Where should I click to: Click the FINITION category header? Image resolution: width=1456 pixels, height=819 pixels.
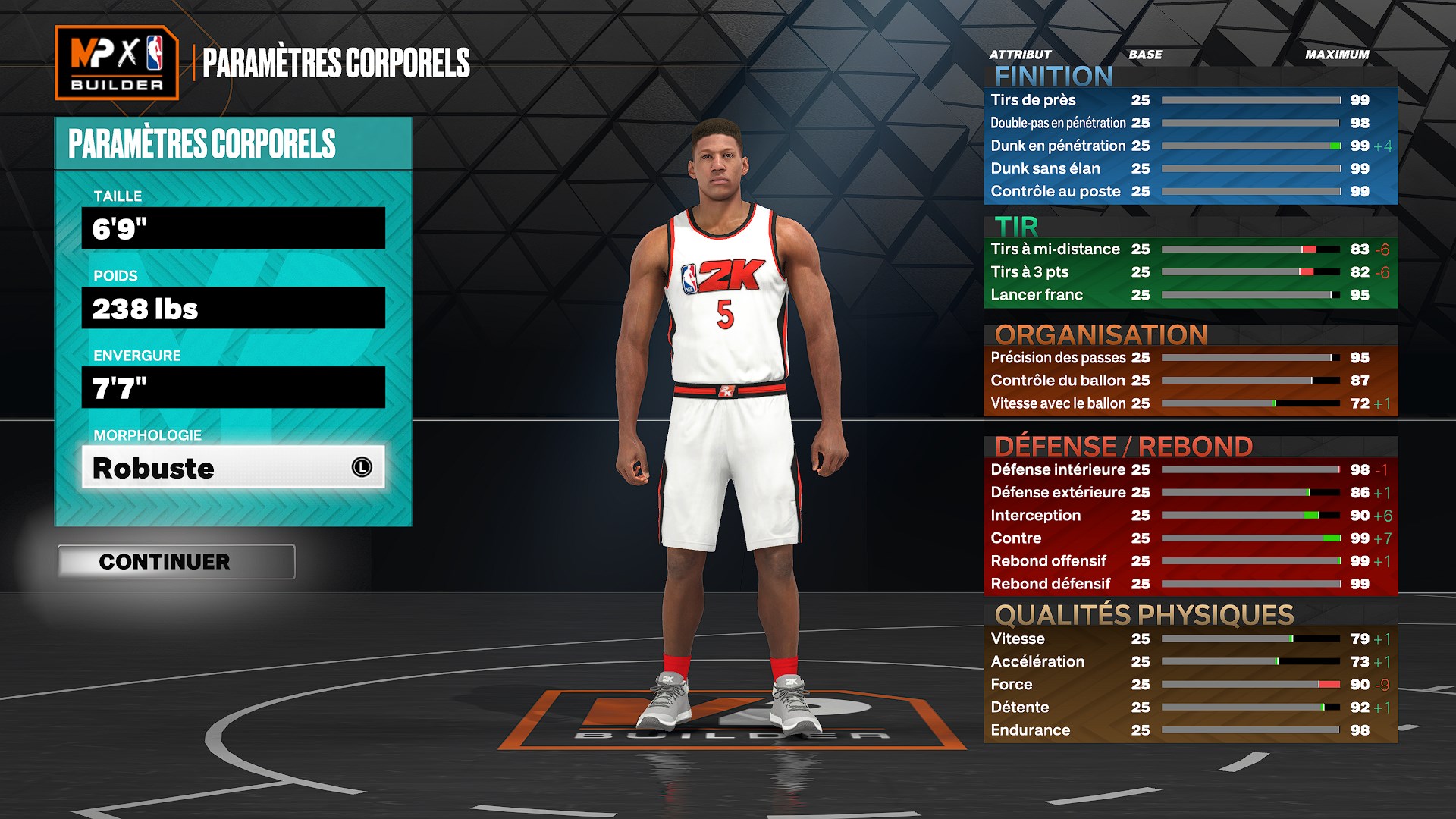(x=1054, y=76)
